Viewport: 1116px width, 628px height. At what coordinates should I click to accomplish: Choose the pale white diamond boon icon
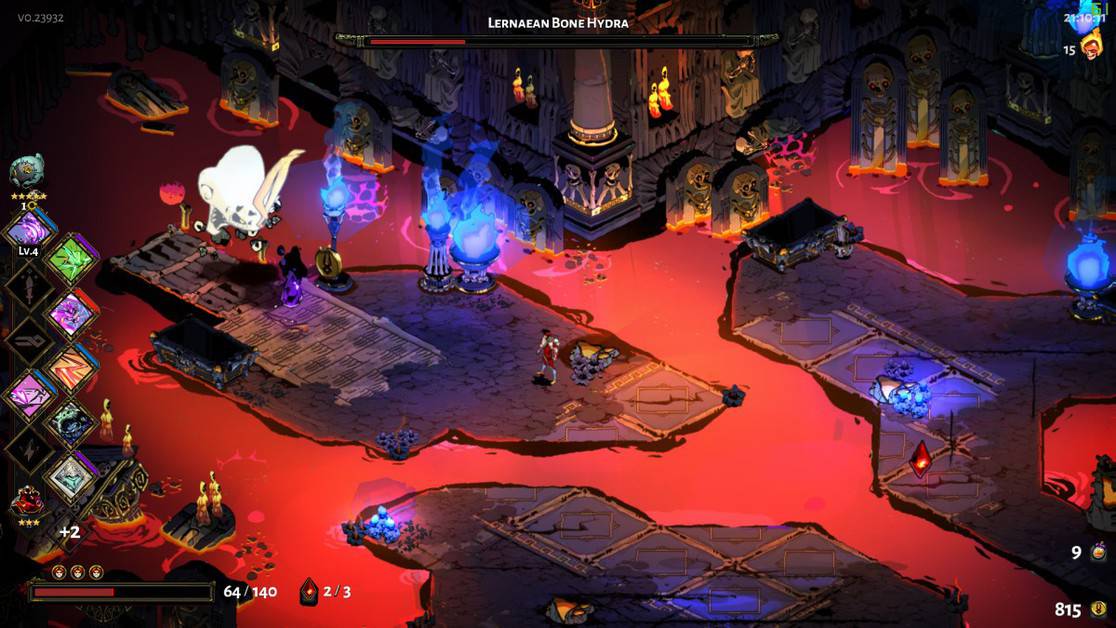click(71, 477)
